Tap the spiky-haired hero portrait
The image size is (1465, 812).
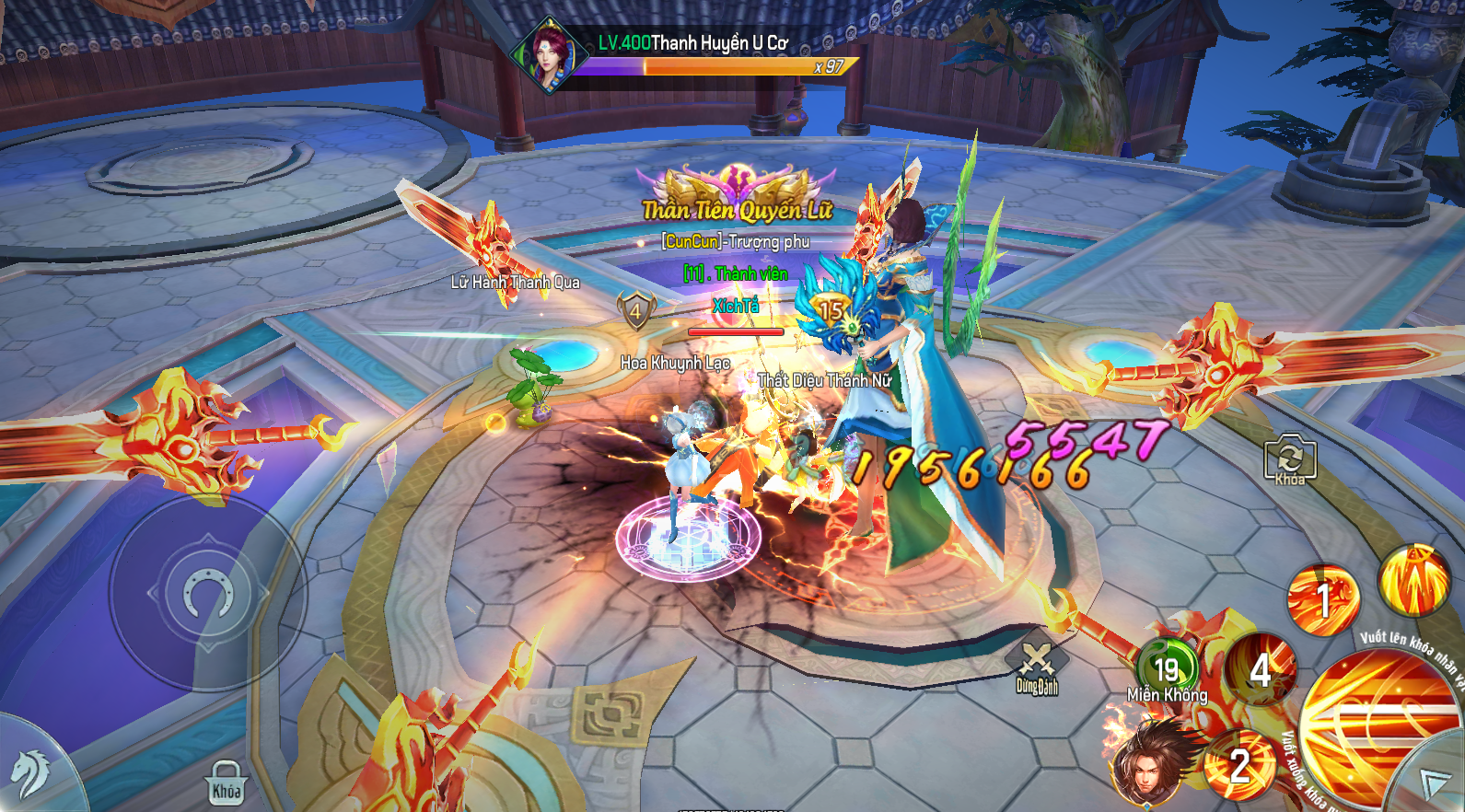point(1146,760)
